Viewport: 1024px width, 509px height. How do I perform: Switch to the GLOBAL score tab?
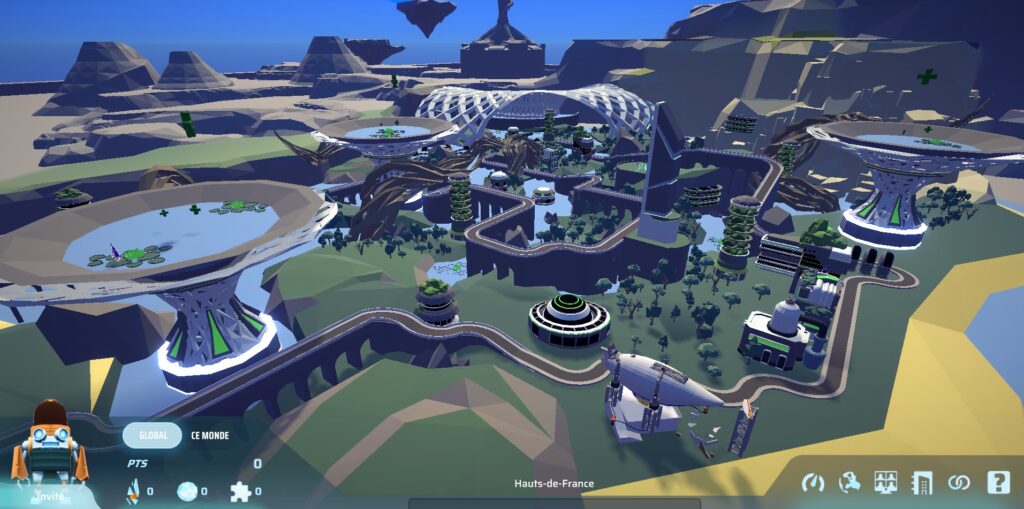pyautogui.click(x=152, y=436)
